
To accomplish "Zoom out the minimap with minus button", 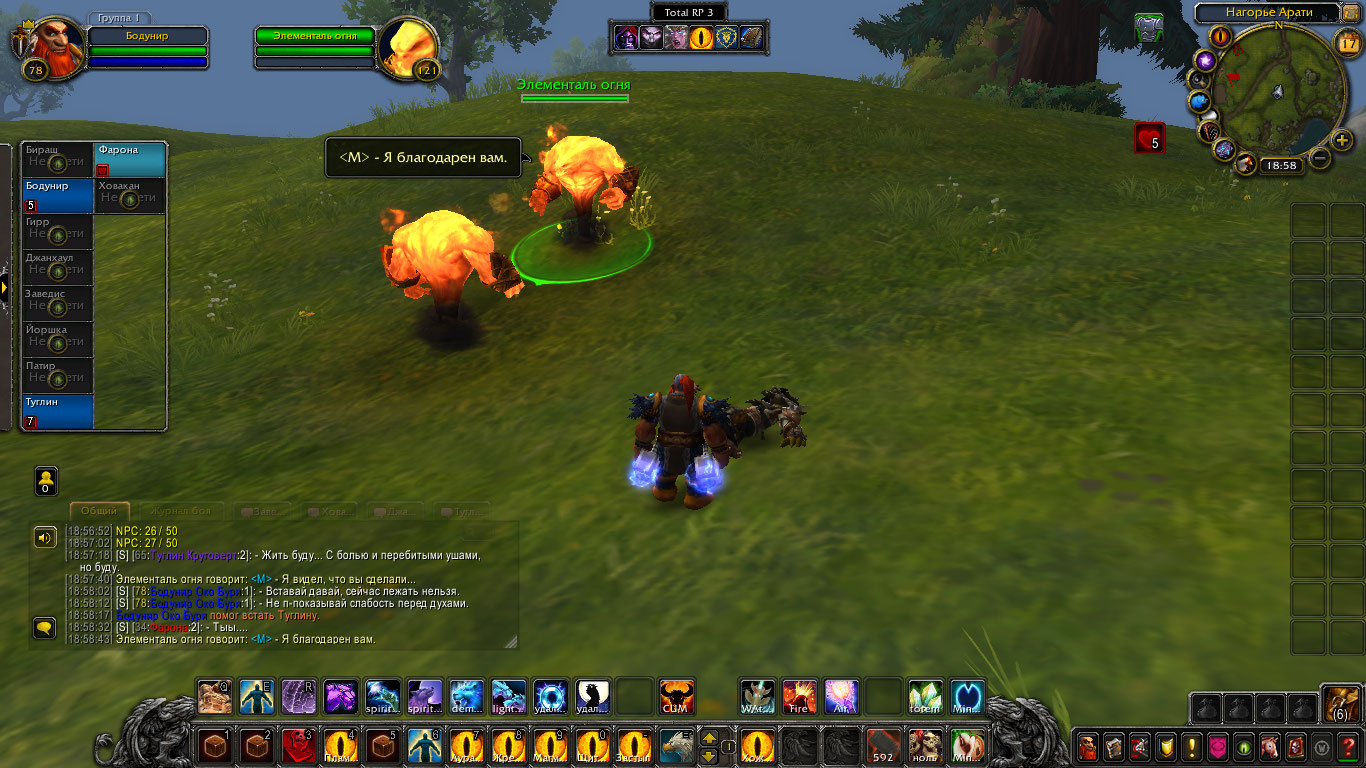I will click(x=1320, y=158).
